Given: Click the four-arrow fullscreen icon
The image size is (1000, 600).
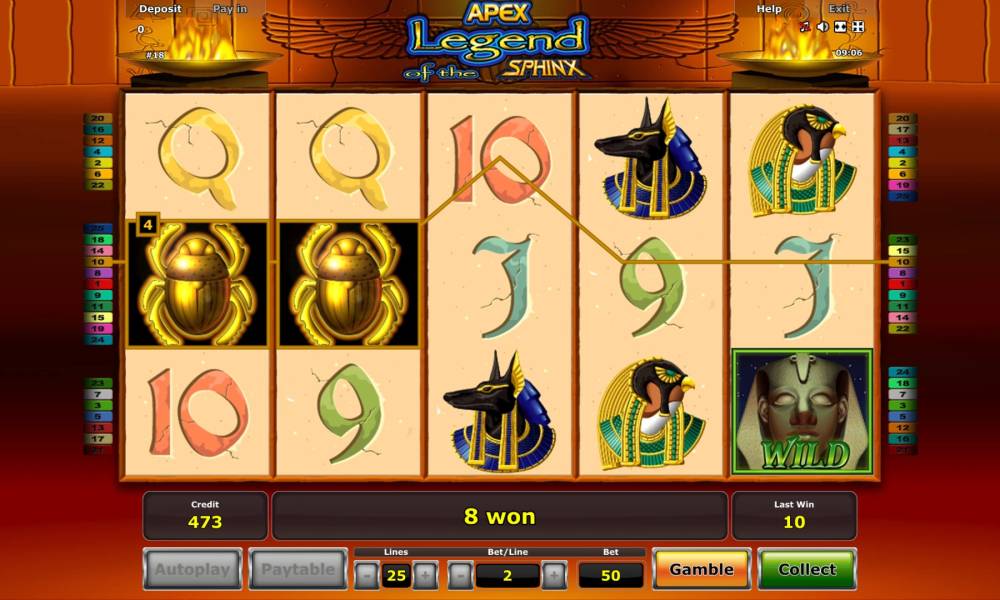Looking at the screenshot, I should (x=856, y=27).
